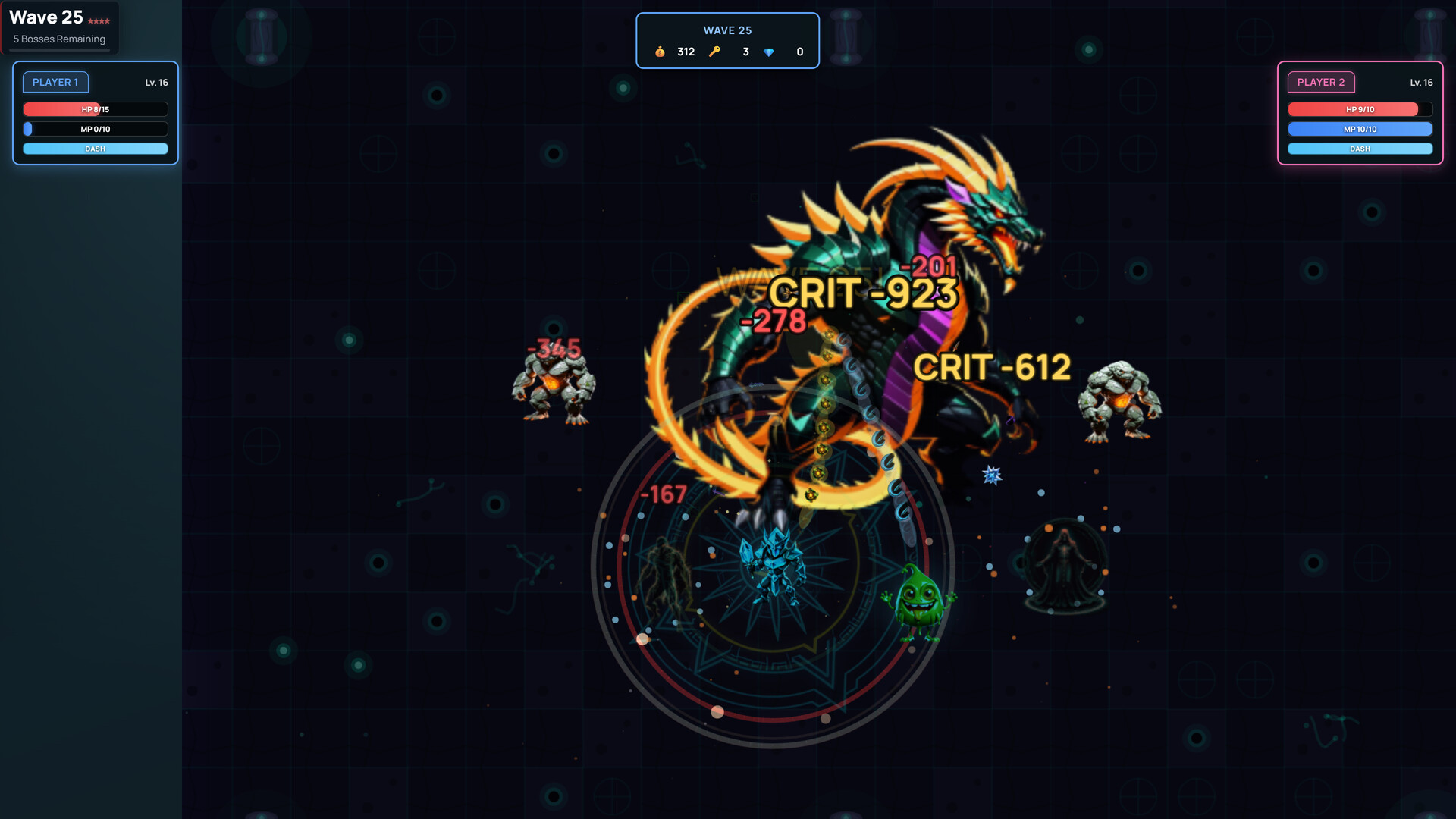Click the dark statue enemy on the right
Viewport: 1456px width, 819px height.
(x=1065, y=565)
